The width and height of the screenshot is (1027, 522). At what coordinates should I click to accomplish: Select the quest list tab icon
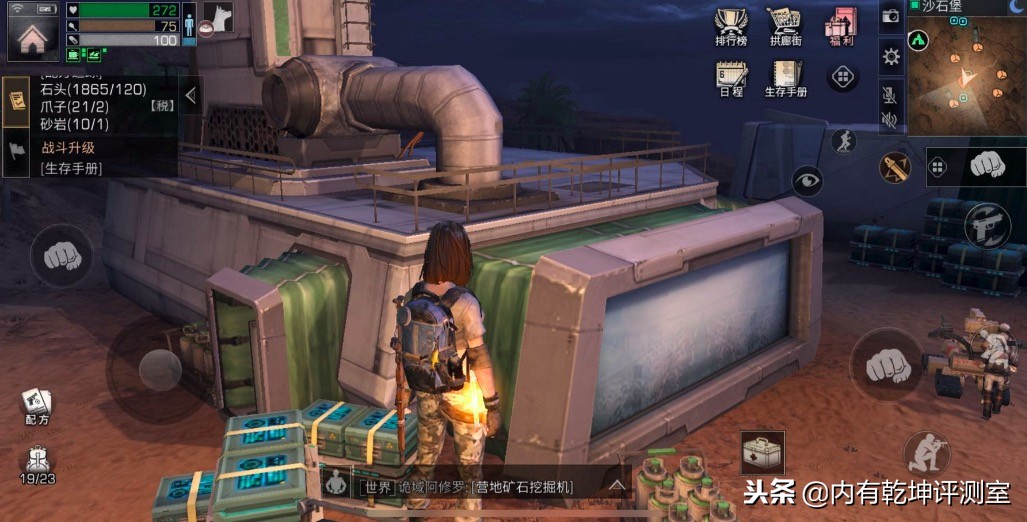click(17, 101)
